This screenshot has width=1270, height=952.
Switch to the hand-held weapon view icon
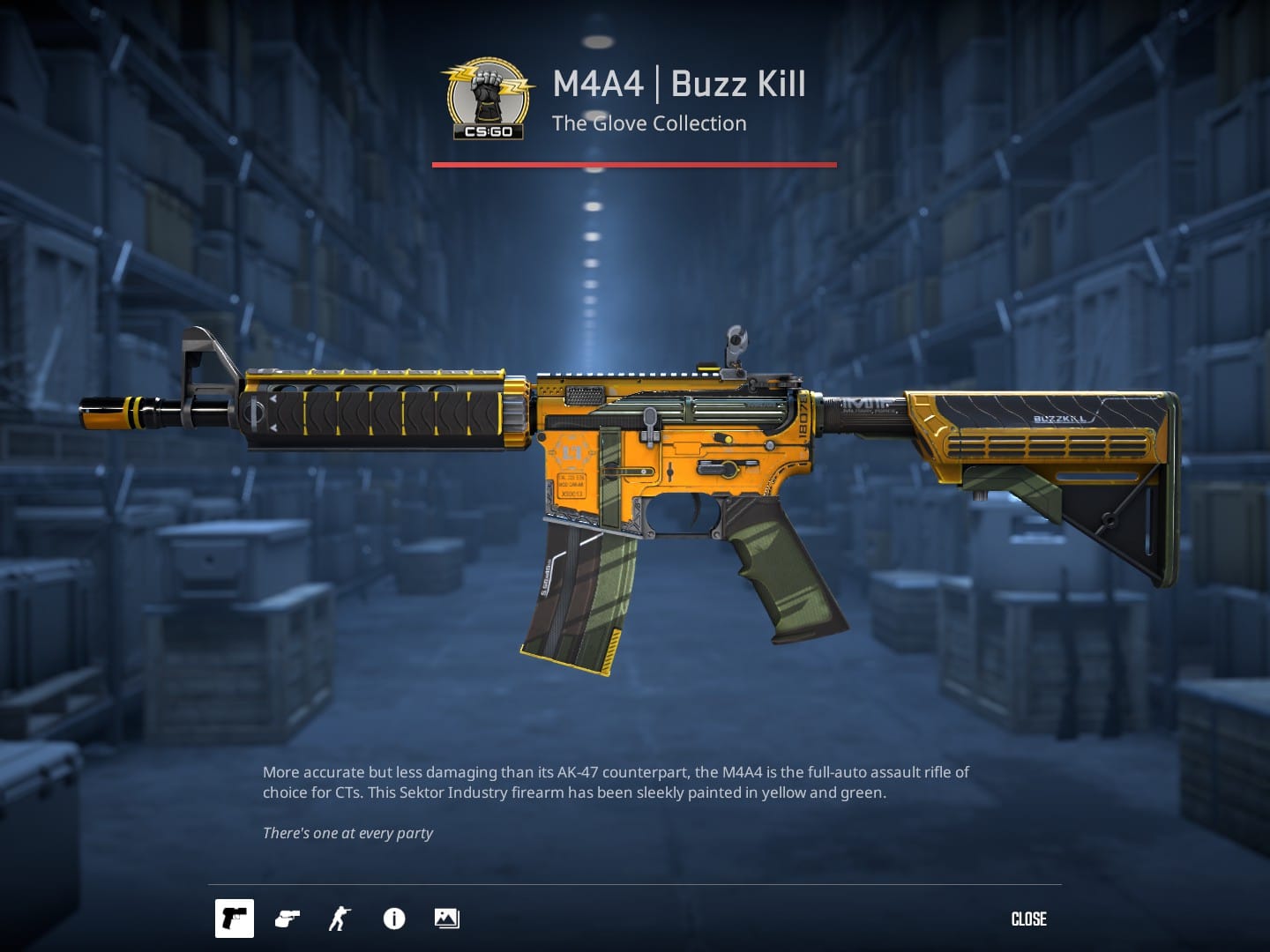pos(288,919)
